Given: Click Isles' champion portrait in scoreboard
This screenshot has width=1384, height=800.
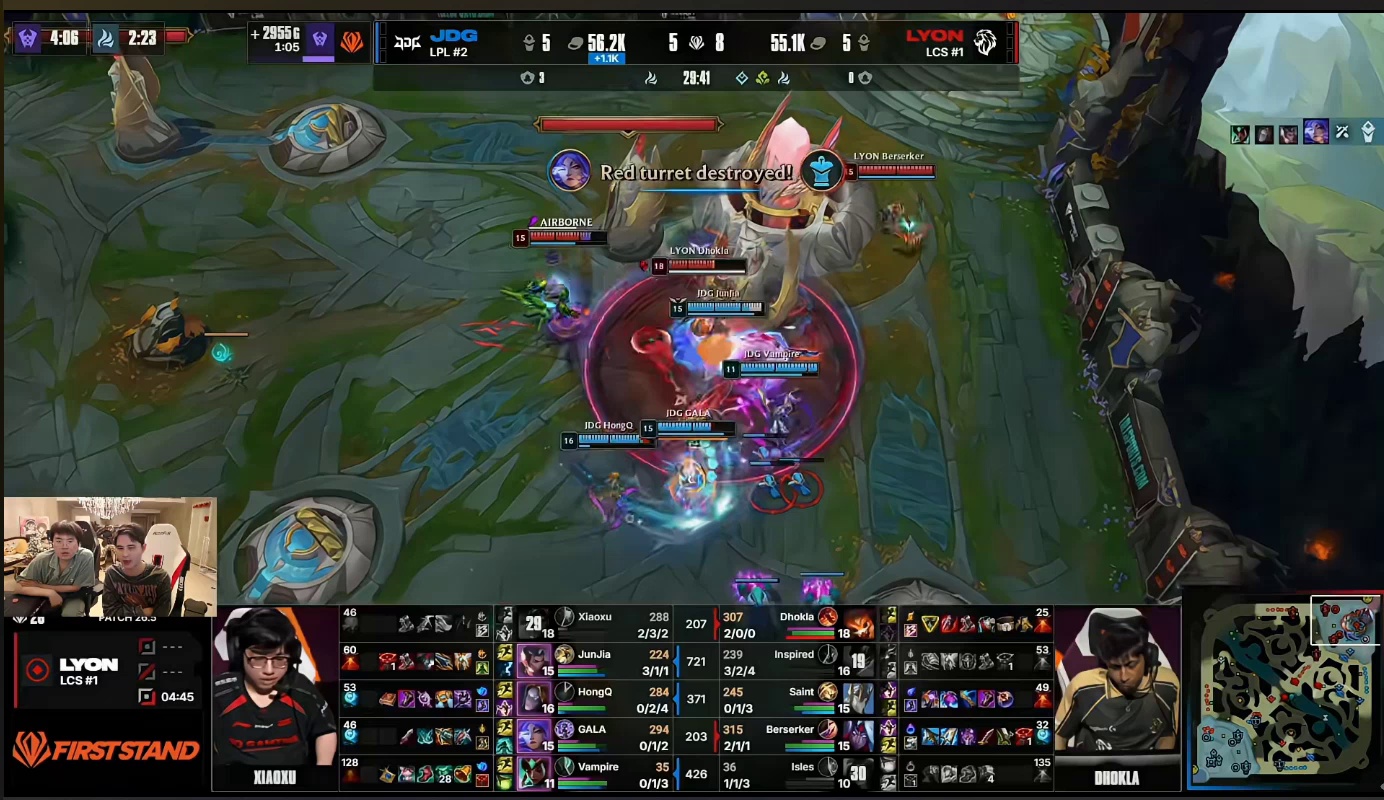Looking at the screenshot, I should point(857,773).
